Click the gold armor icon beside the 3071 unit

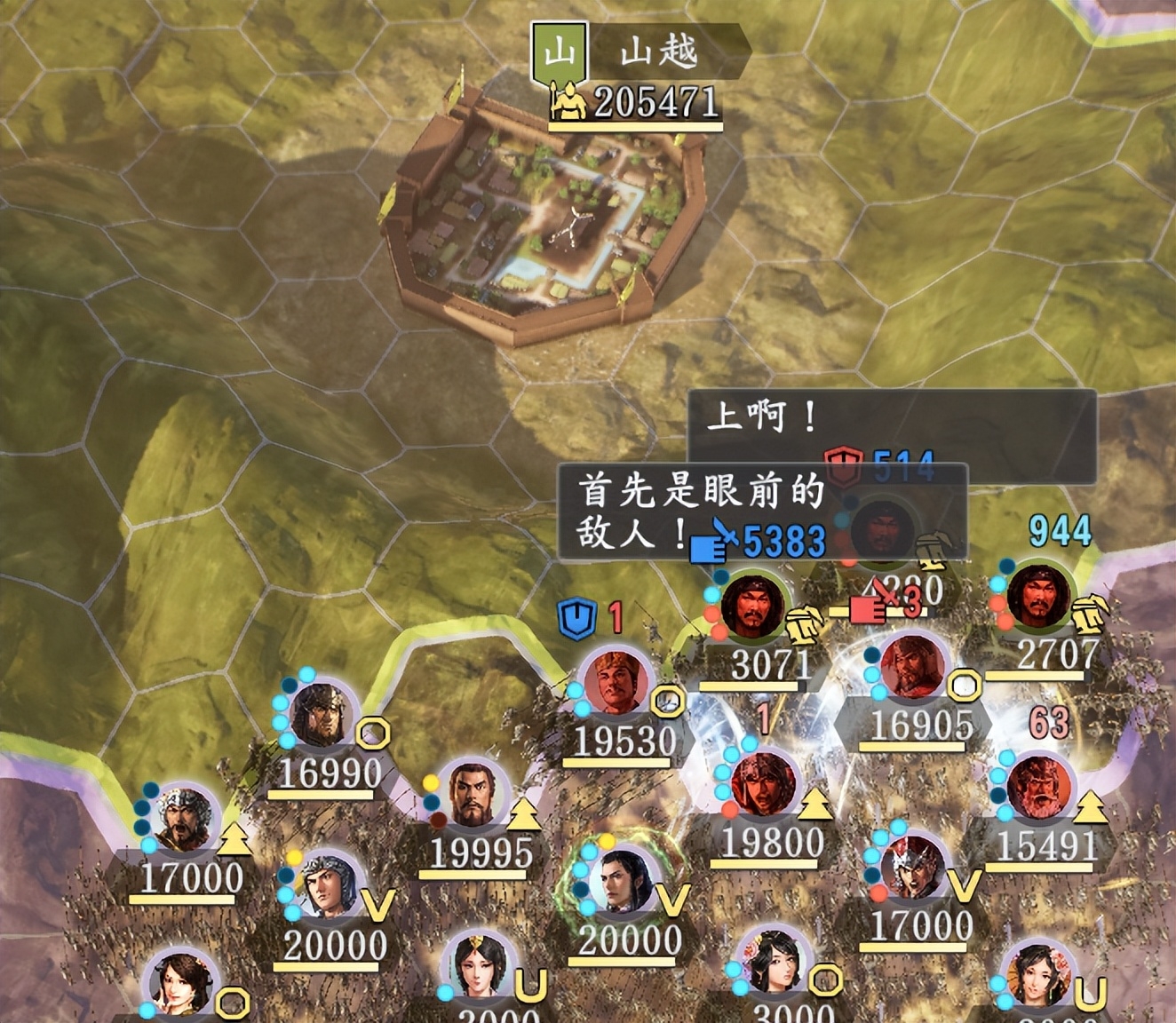[804, 624]
